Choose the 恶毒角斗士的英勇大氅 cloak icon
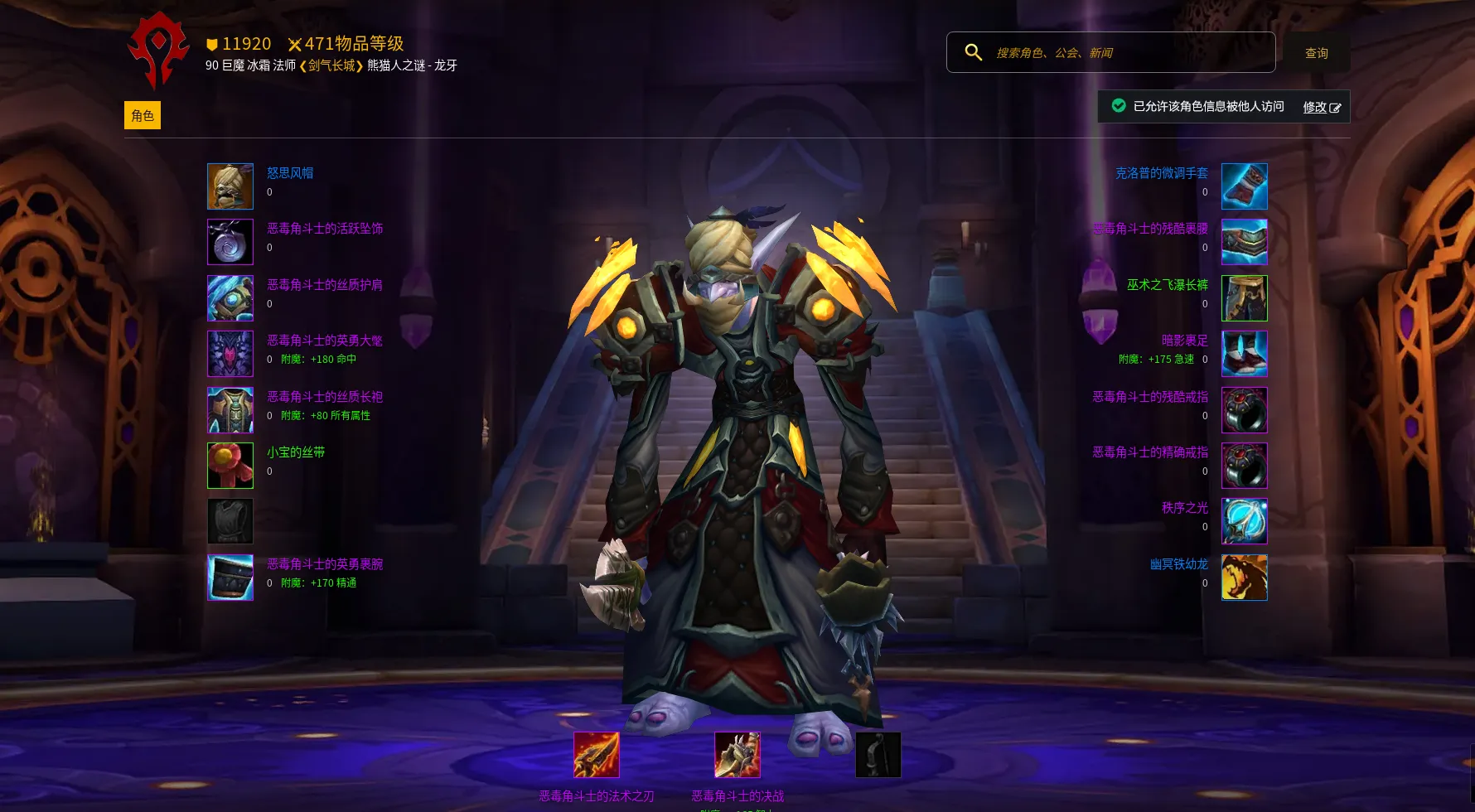 [230, 354]
